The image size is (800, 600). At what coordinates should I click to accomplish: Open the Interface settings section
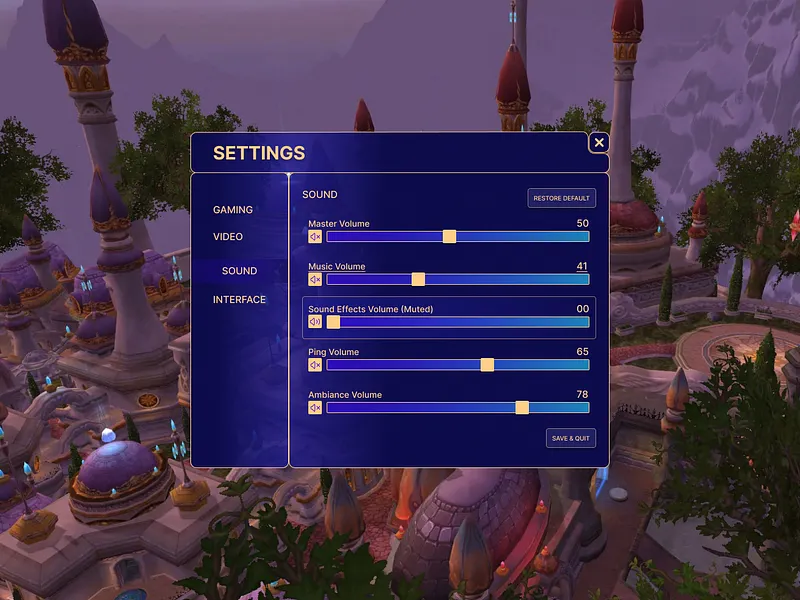[239, 300]
